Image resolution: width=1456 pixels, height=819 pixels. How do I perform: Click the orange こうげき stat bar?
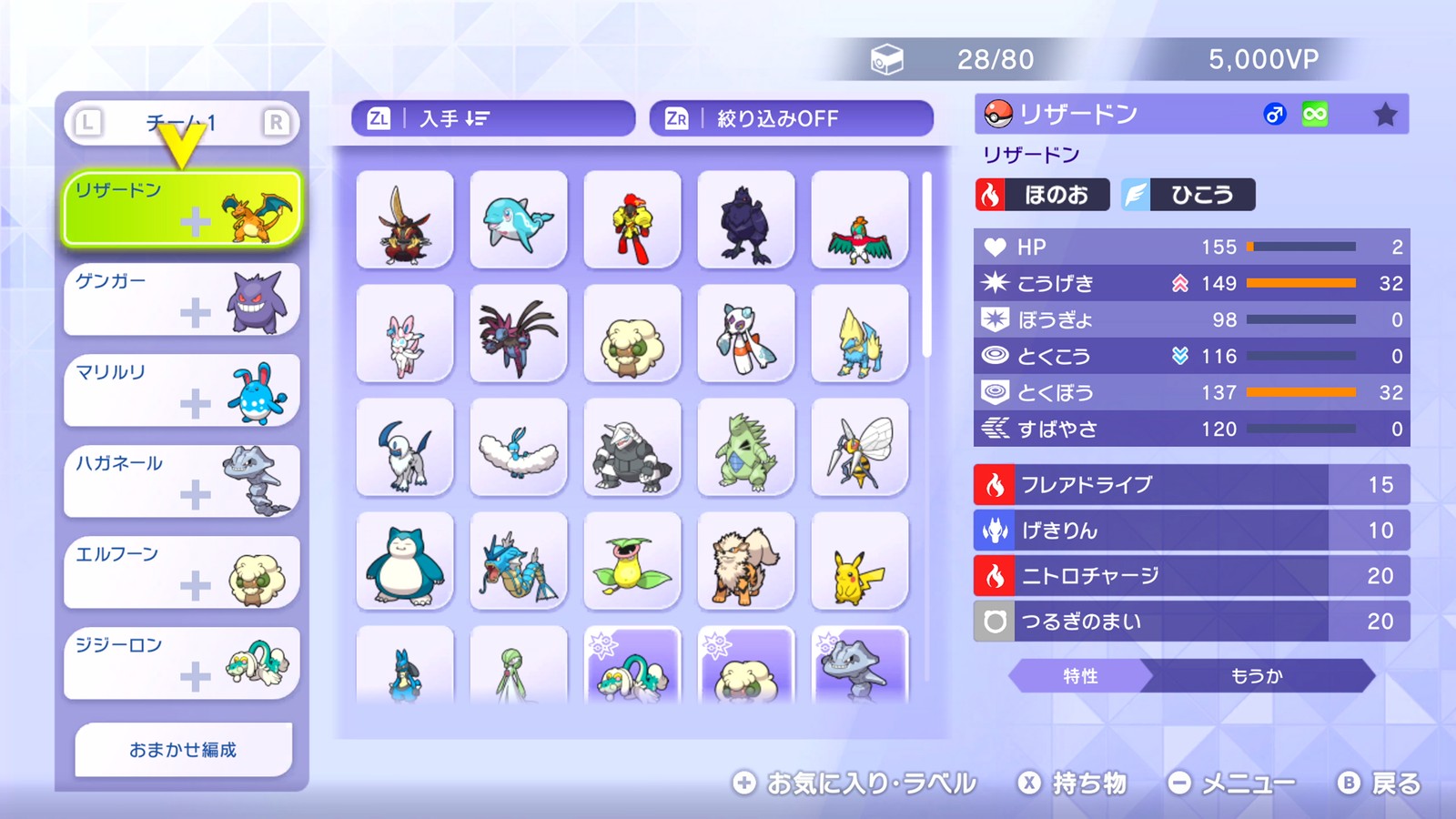[1301, 283]
